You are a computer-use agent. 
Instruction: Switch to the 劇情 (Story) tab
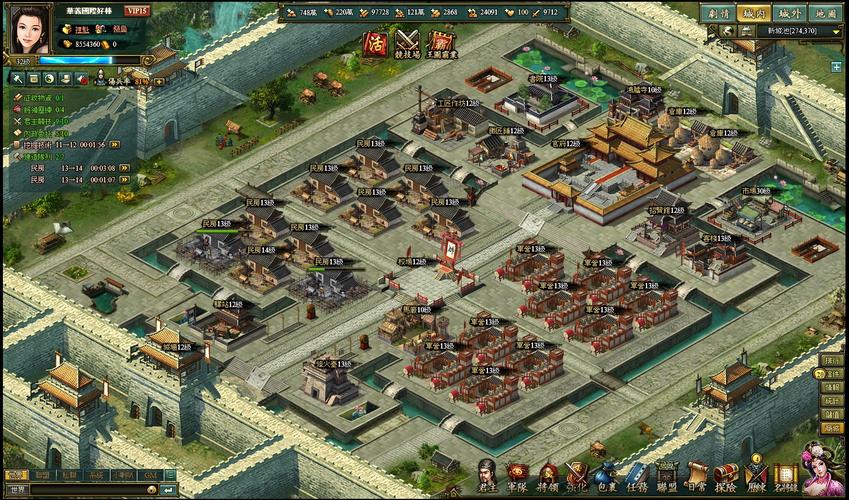tap(716, 14)
